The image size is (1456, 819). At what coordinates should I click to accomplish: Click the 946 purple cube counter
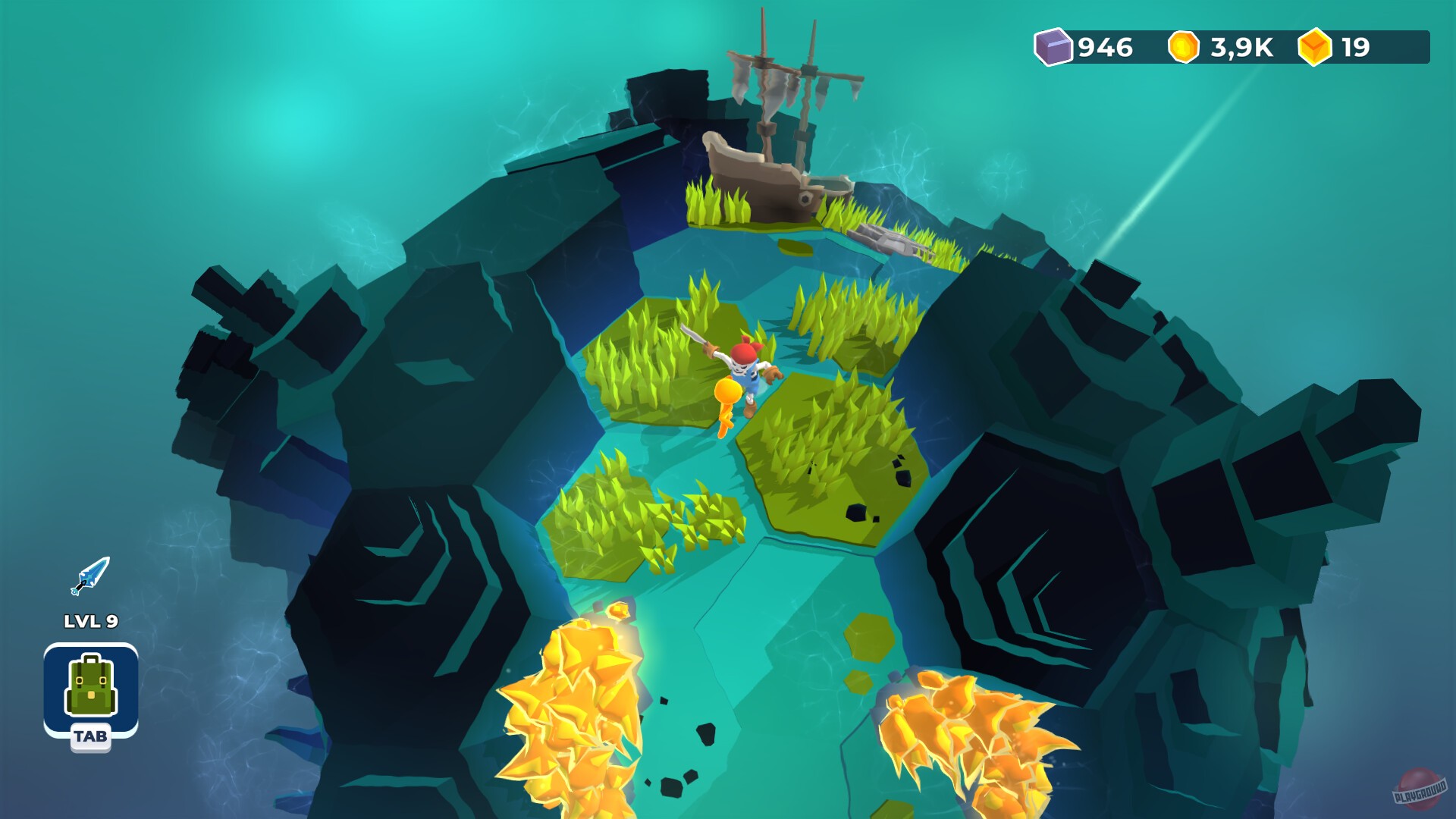1106,49
